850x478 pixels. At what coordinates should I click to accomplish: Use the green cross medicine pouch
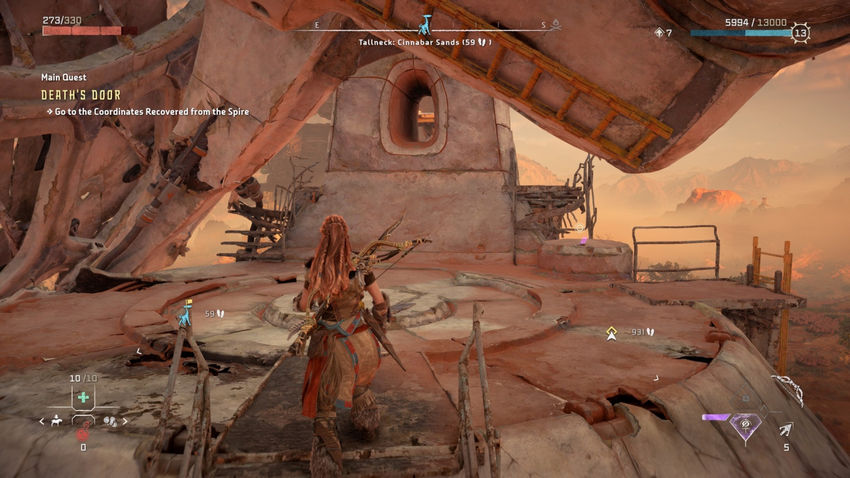tap(83, 397)
